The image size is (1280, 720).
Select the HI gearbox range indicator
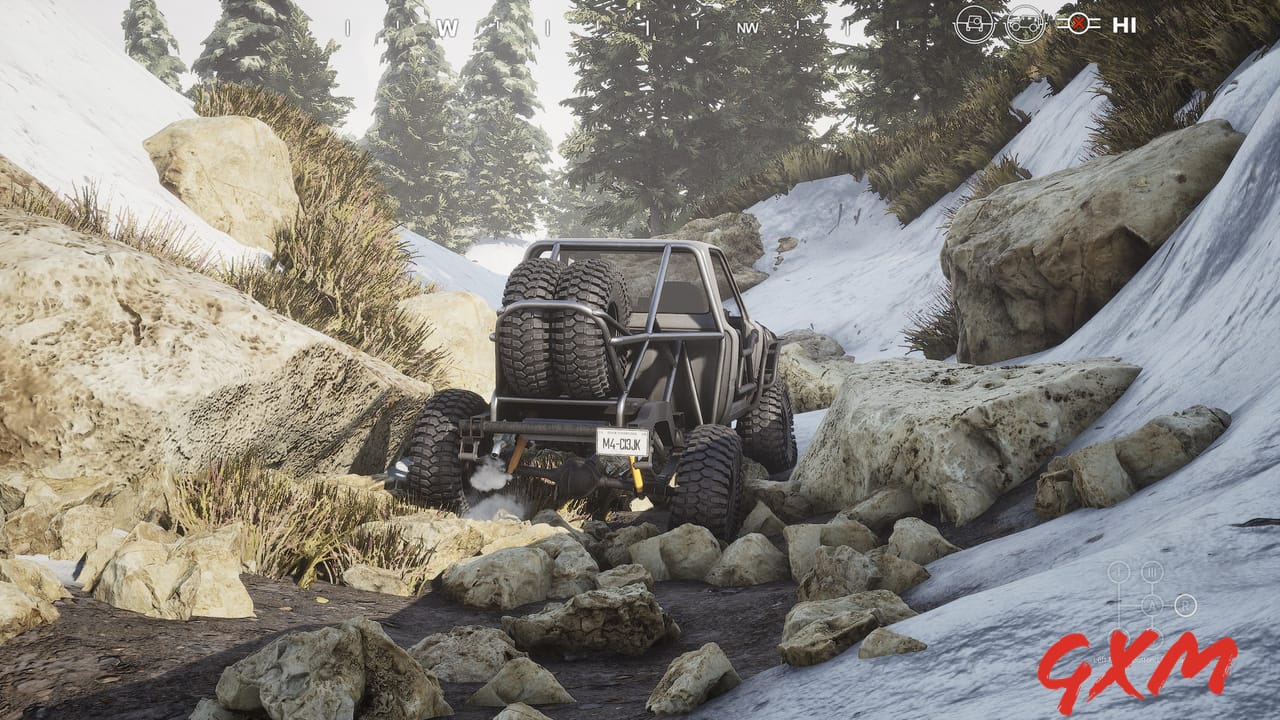click(x=1125, y=24)
